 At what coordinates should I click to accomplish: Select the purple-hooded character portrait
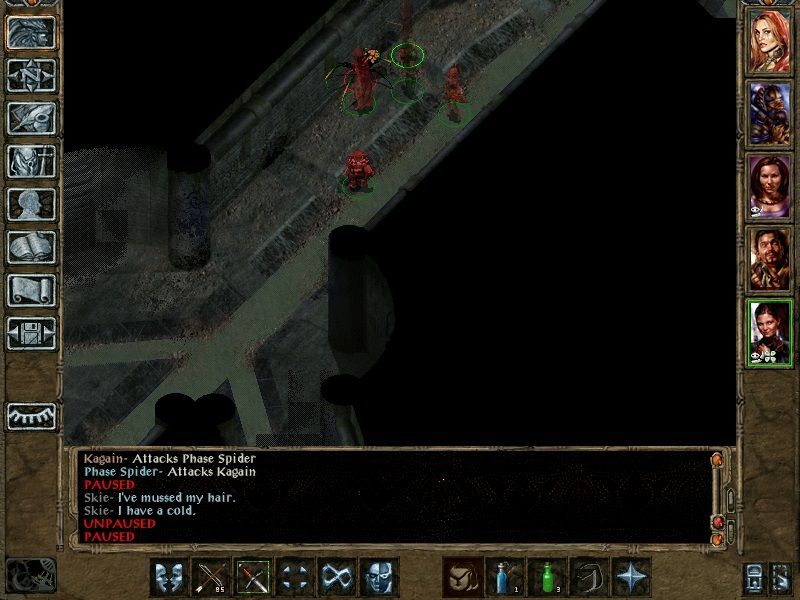point(770,111)
